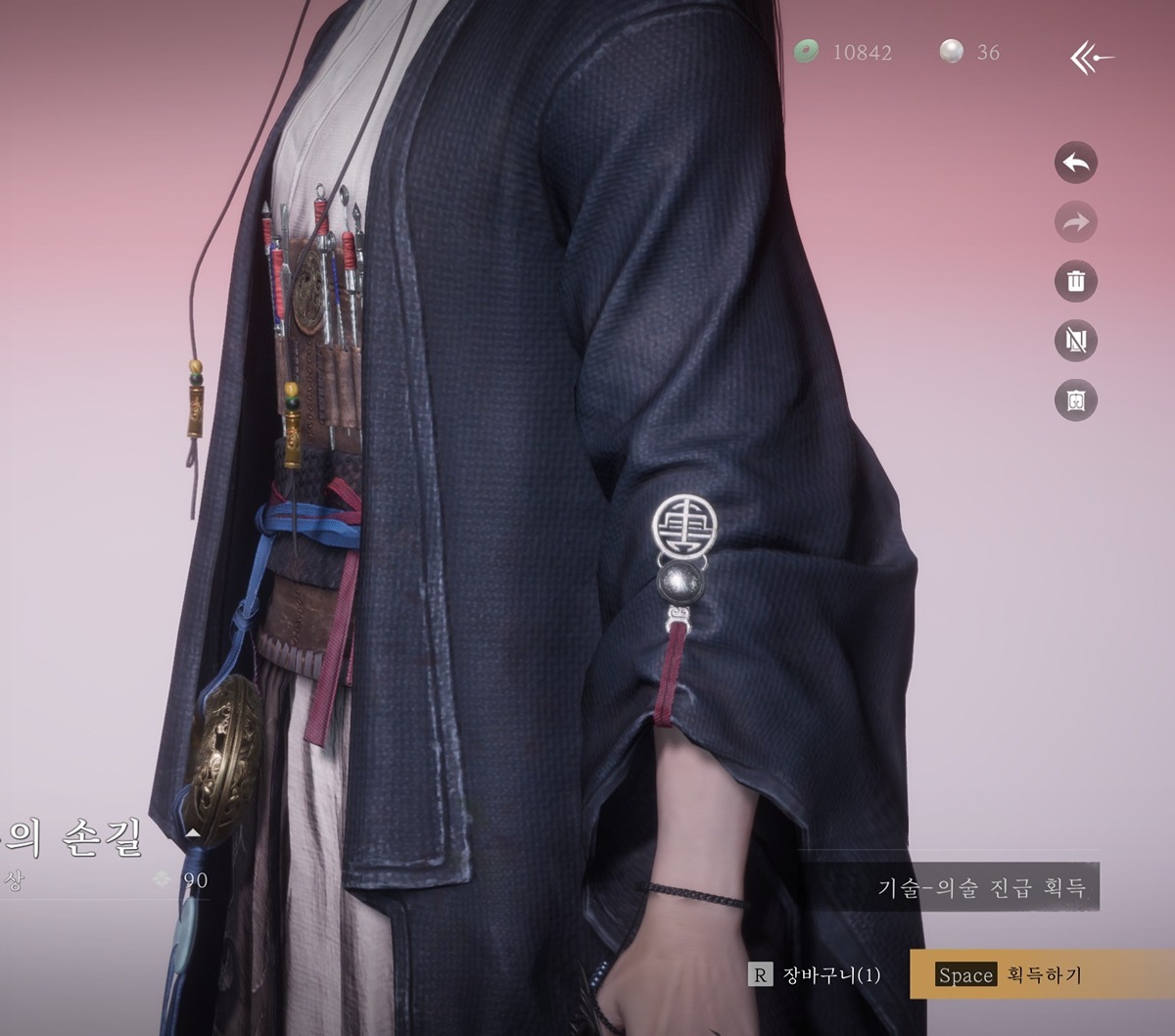
Task: Open the 기술-의술 진급 획득 info banner
Action: (x=981, y=888)
